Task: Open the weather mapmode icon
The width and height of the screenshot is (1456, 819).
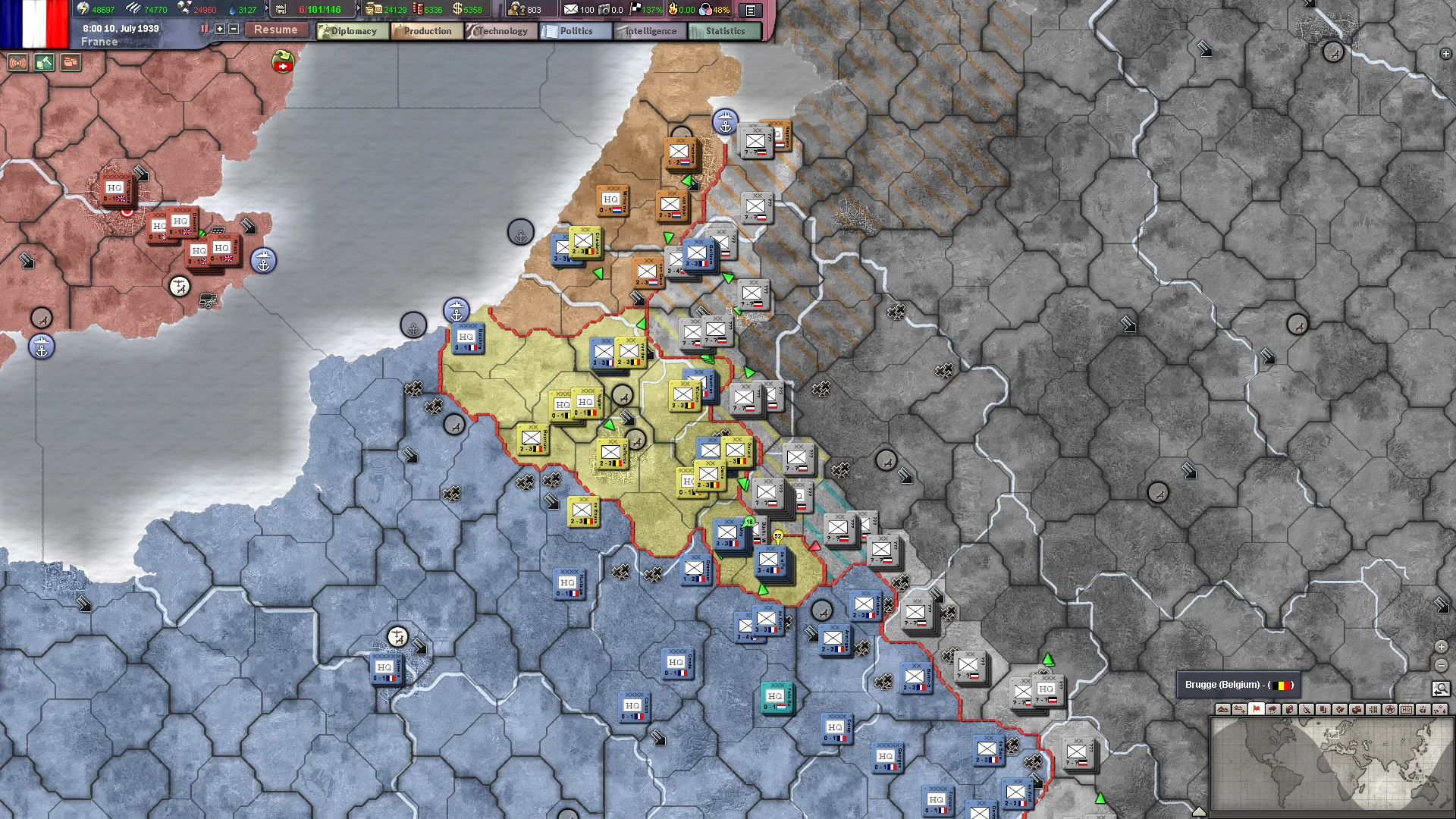Action: coord(1272,710)
